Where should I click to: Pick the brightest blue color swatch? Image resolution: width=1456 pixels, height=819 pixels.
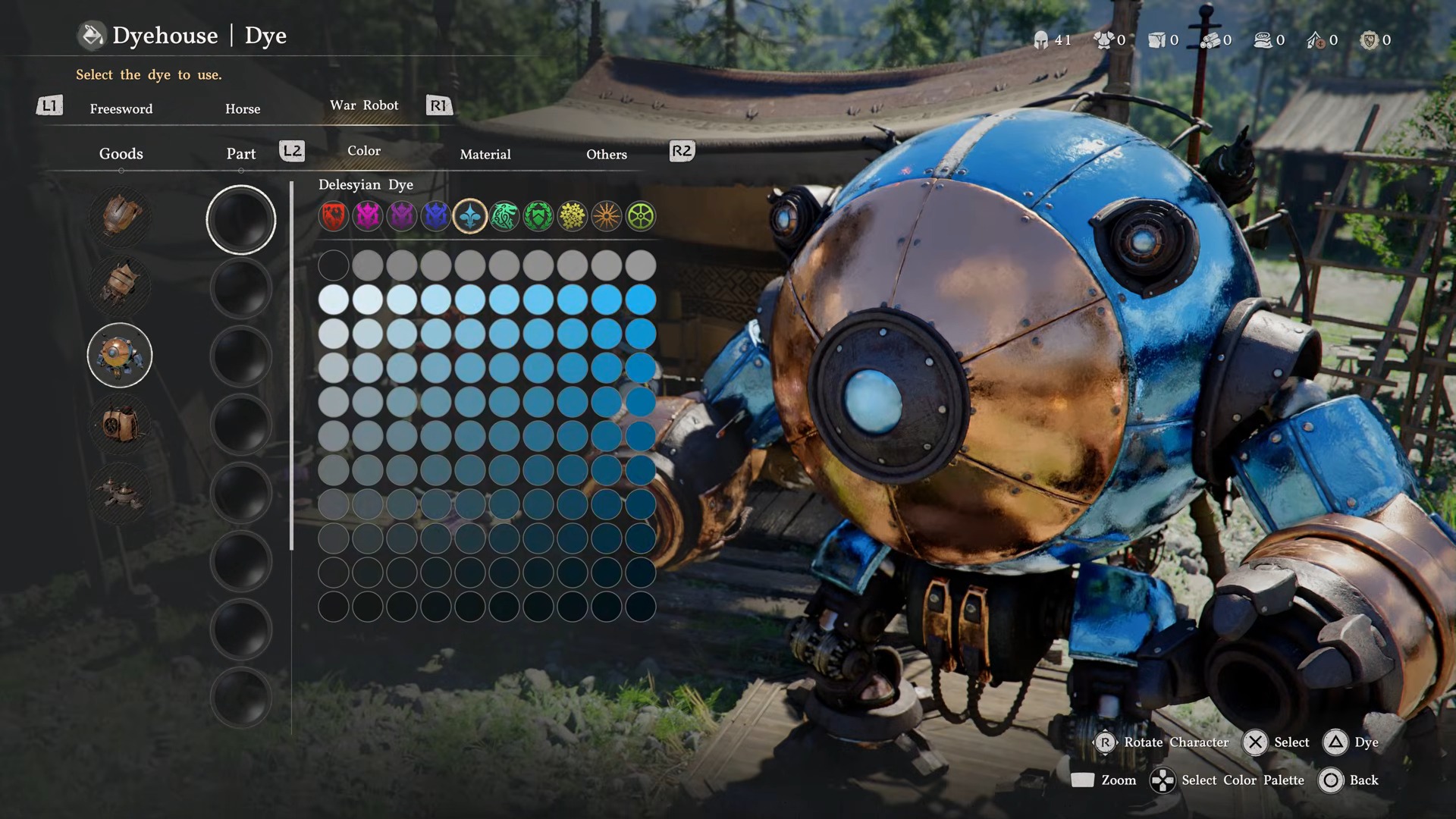pyautogui.click(x=641, y=299)
